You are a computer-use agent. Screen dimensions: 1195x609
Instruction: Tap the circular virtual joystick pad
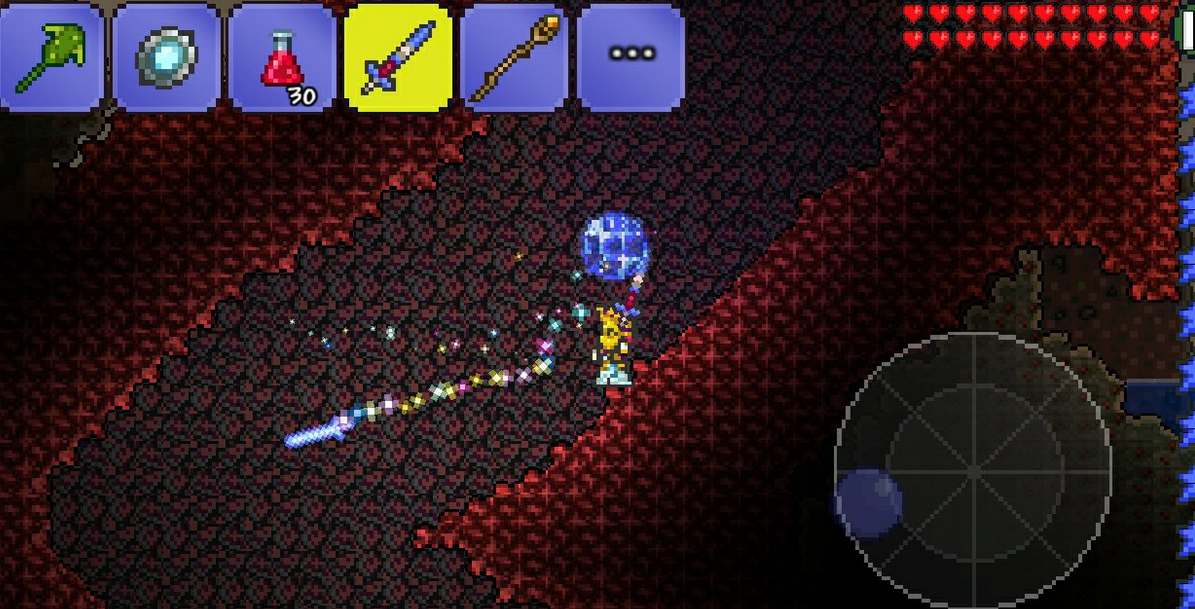click(973, 471)
